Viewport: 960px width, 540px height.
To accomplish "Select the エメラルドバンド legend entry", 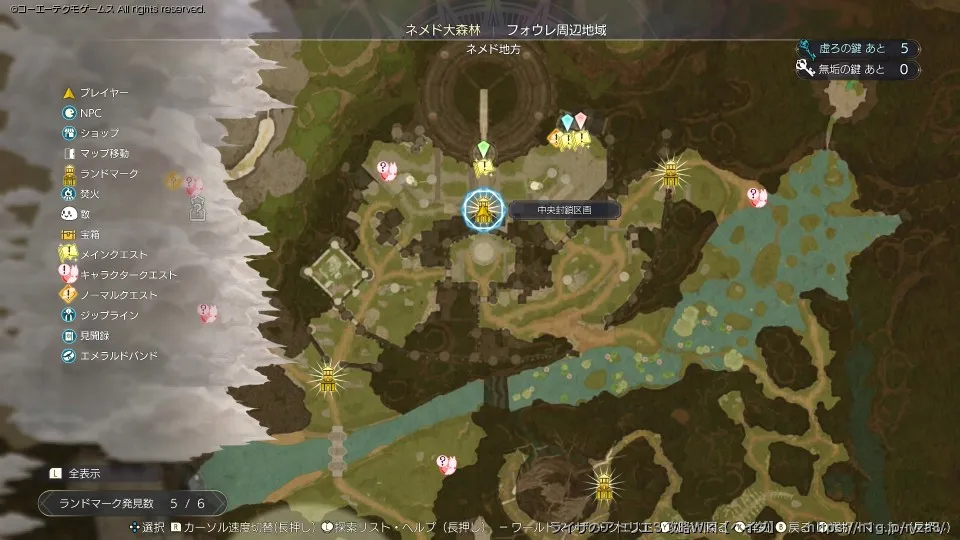I will click(118, 356).
